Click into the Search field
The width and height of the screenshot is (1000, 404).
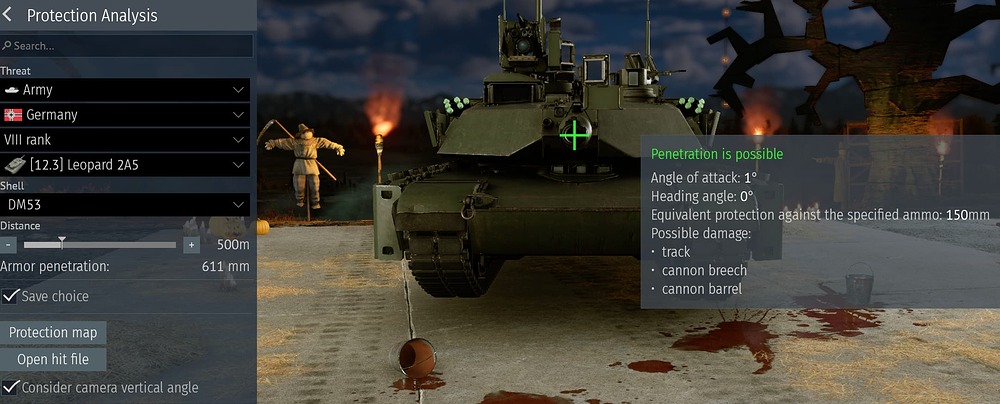(x=130, y=46)
